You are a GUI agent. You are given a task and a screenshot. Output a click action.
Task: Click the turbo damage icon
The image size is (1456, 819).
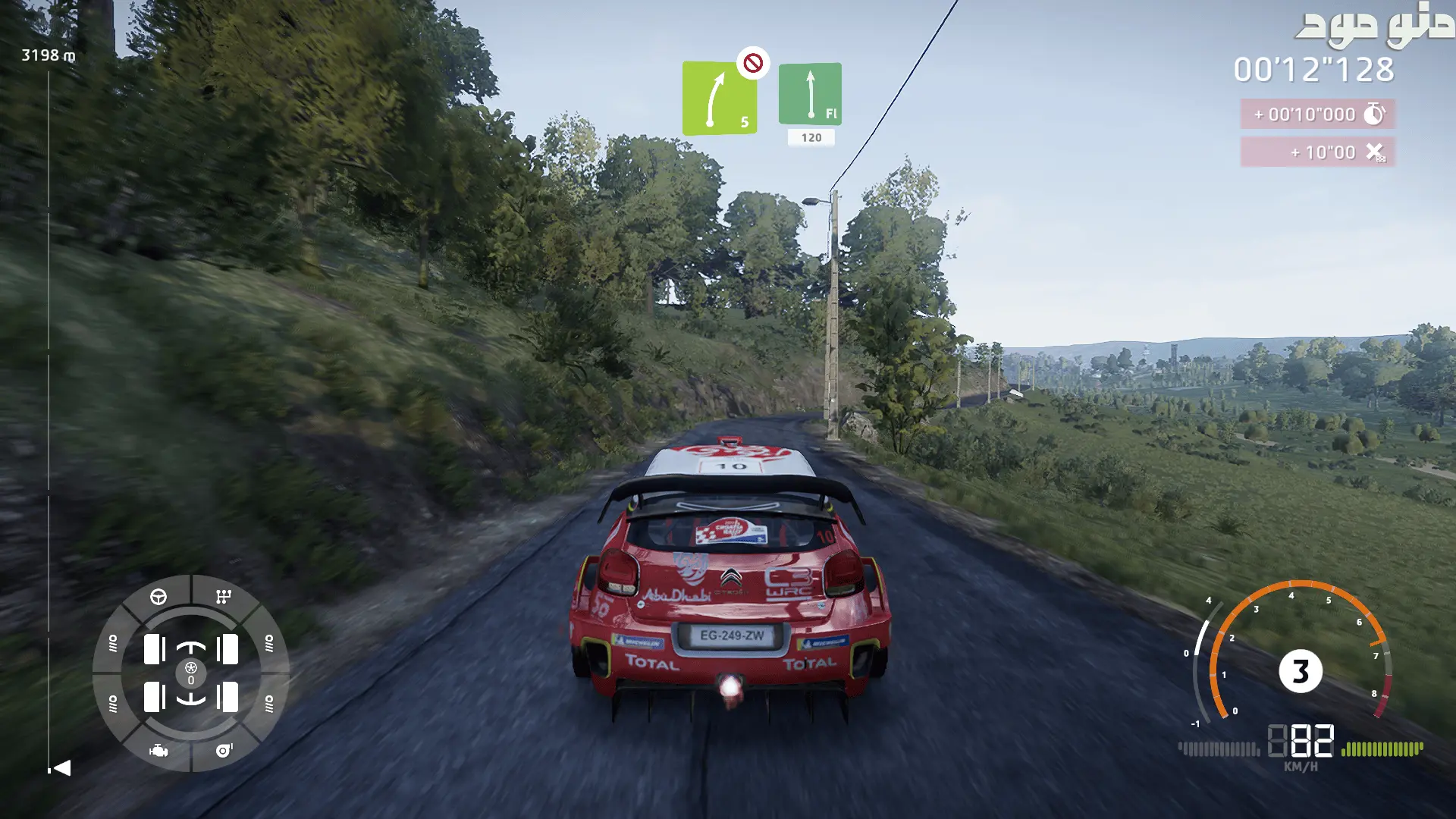(x=224, y=751)
